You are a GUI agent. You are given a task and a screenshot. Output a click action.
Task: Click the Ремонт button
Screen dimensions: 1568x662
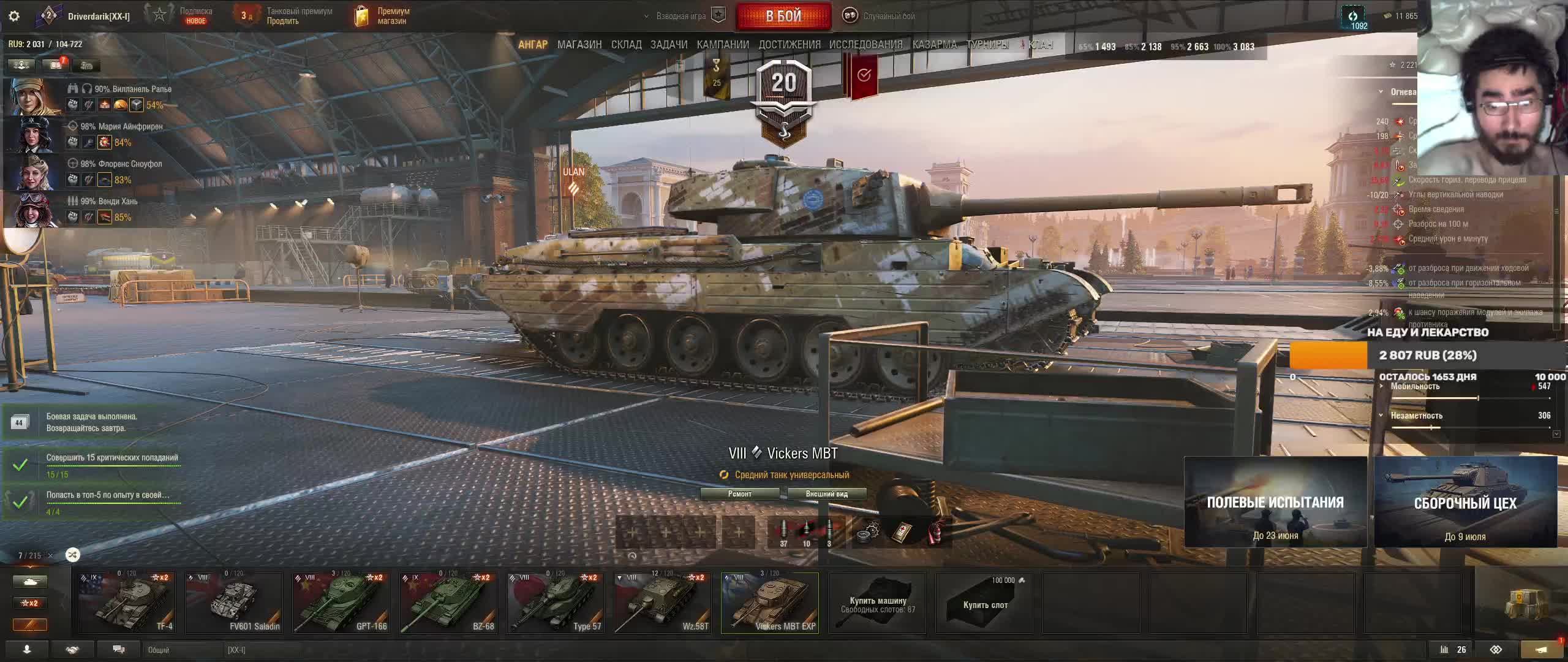[740, 494]
